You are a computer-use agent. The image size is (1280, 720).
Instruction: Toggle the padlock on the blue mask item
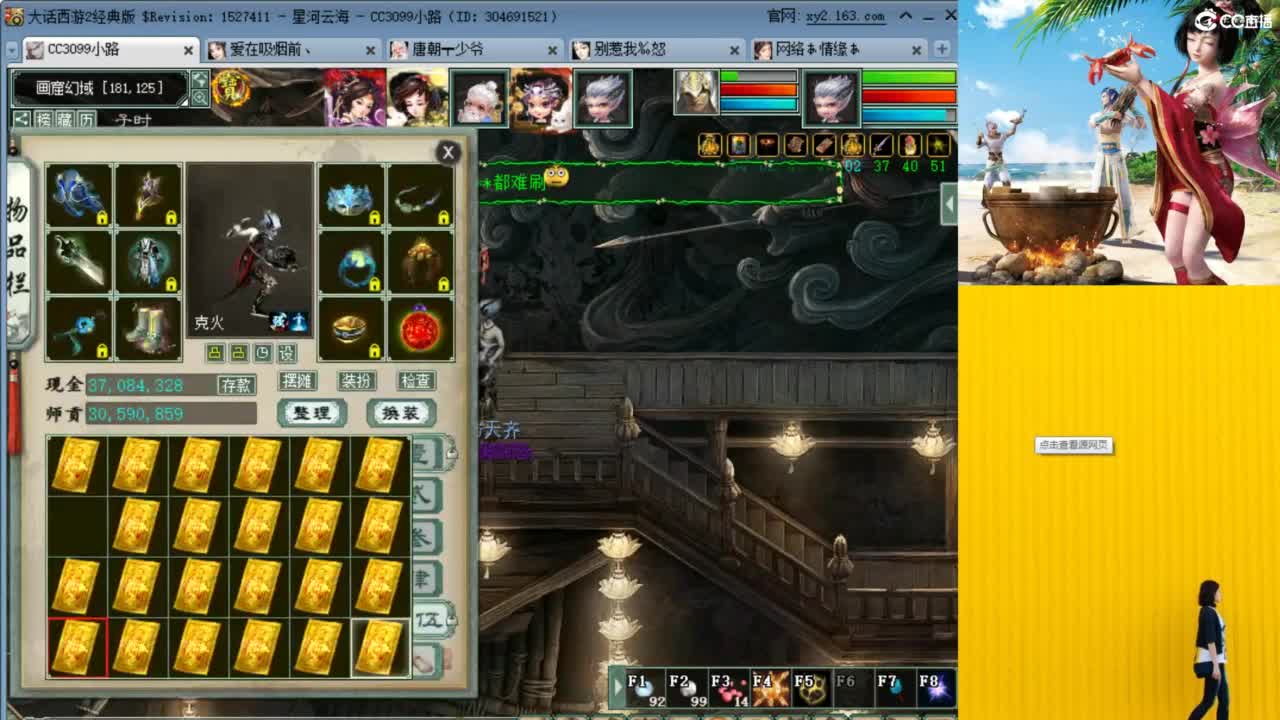tap(376, 217)
